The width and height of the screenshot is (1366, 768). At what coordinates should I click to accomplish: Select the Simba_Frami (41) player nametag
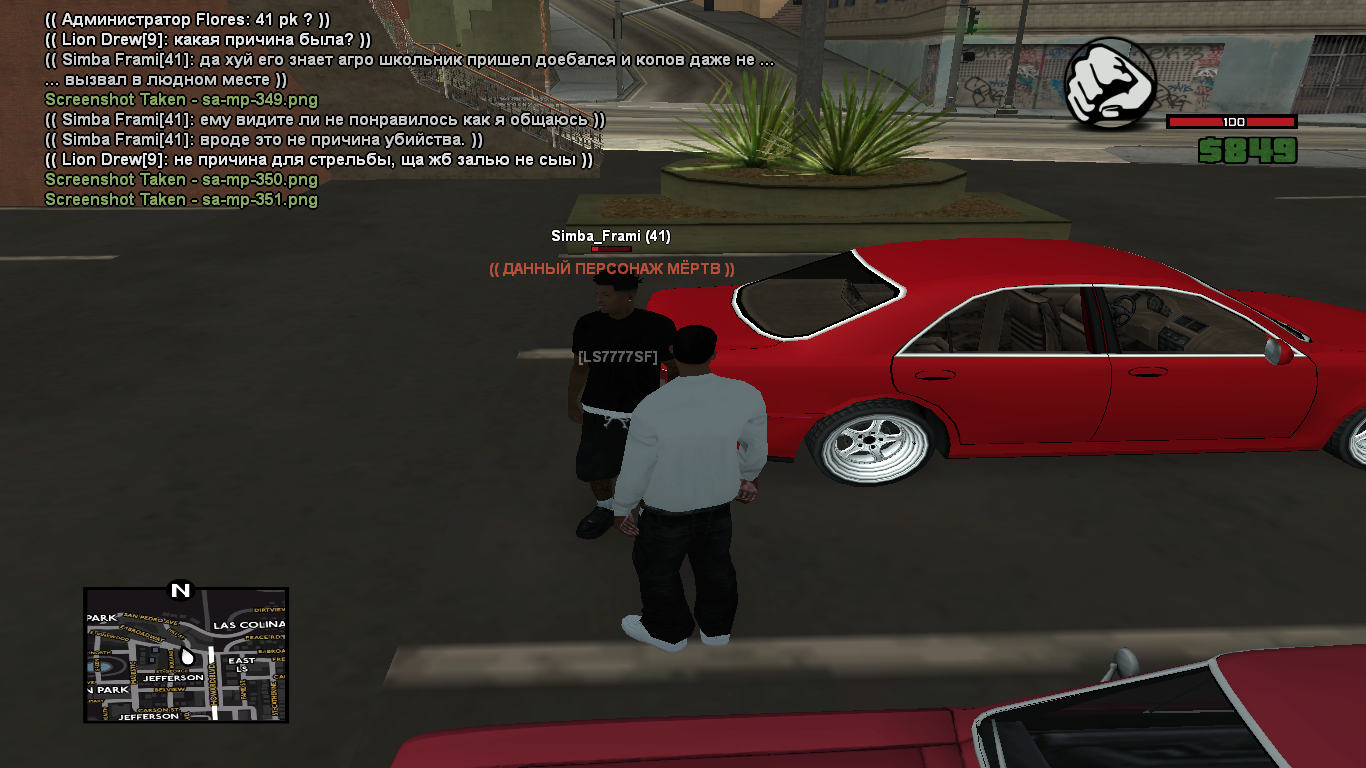click(611, 236)
